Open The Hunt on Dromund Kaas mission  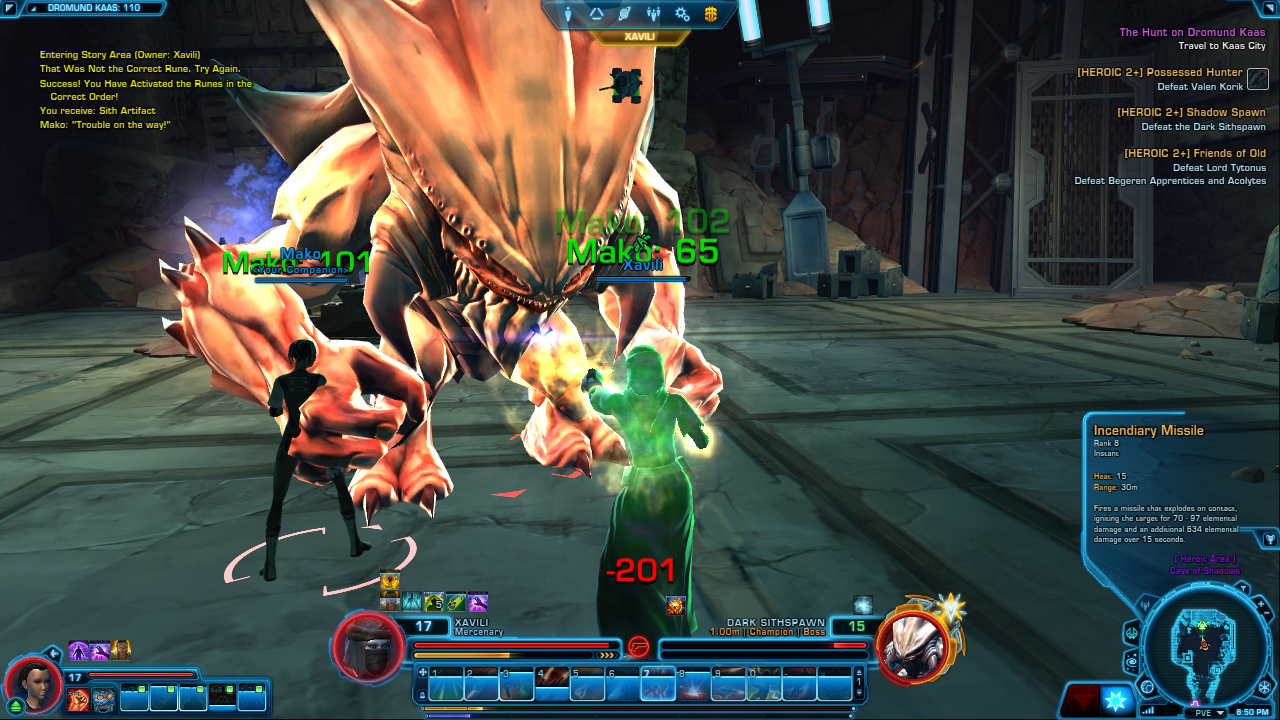pyautogui.click(x=1191, y=32)
